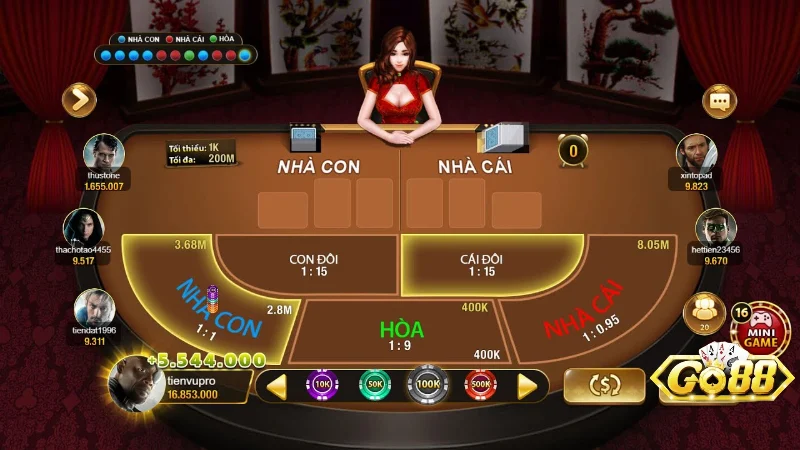Choose the 50K green chip
This screenshot has width=800, height=450.
(x=375, y=384)
